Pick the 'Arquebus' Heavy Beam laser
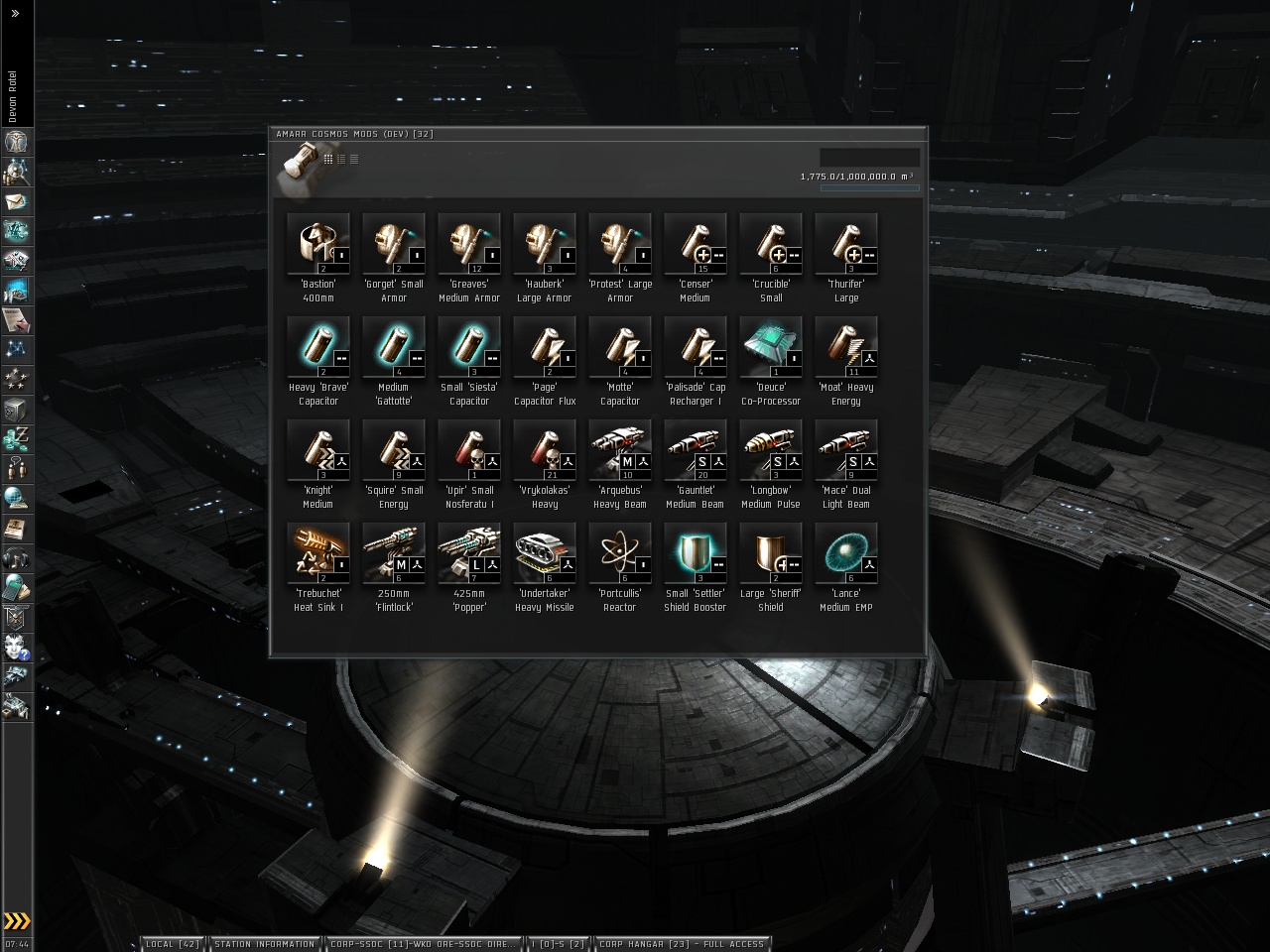Screen dimensions: 1270x952 tap(620, 450)
